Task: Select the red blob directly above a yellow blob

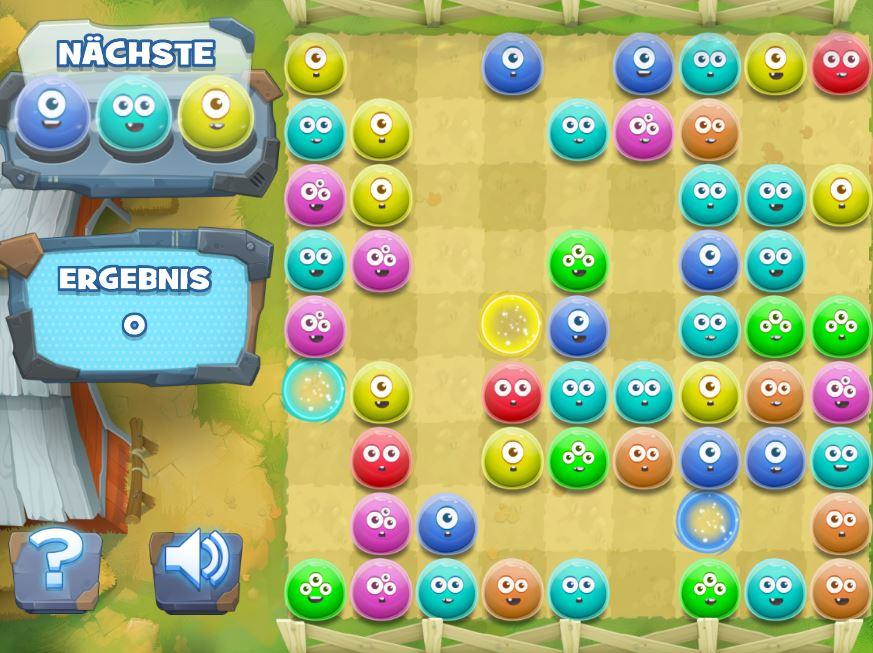Action: point(512,392)
